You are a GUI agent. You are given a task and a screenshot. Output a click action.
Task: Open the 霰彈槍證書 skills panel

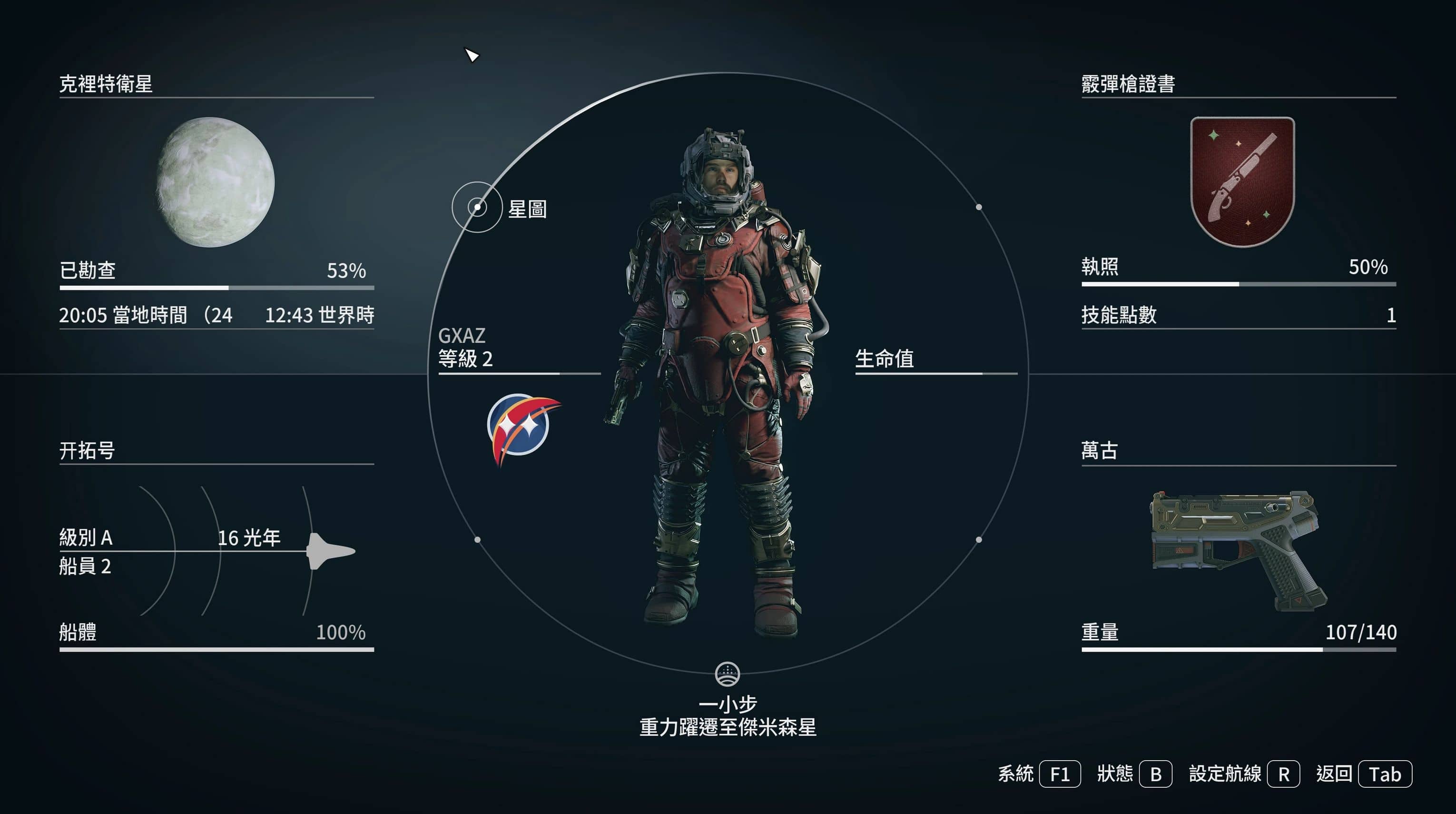click(1128, 84)
